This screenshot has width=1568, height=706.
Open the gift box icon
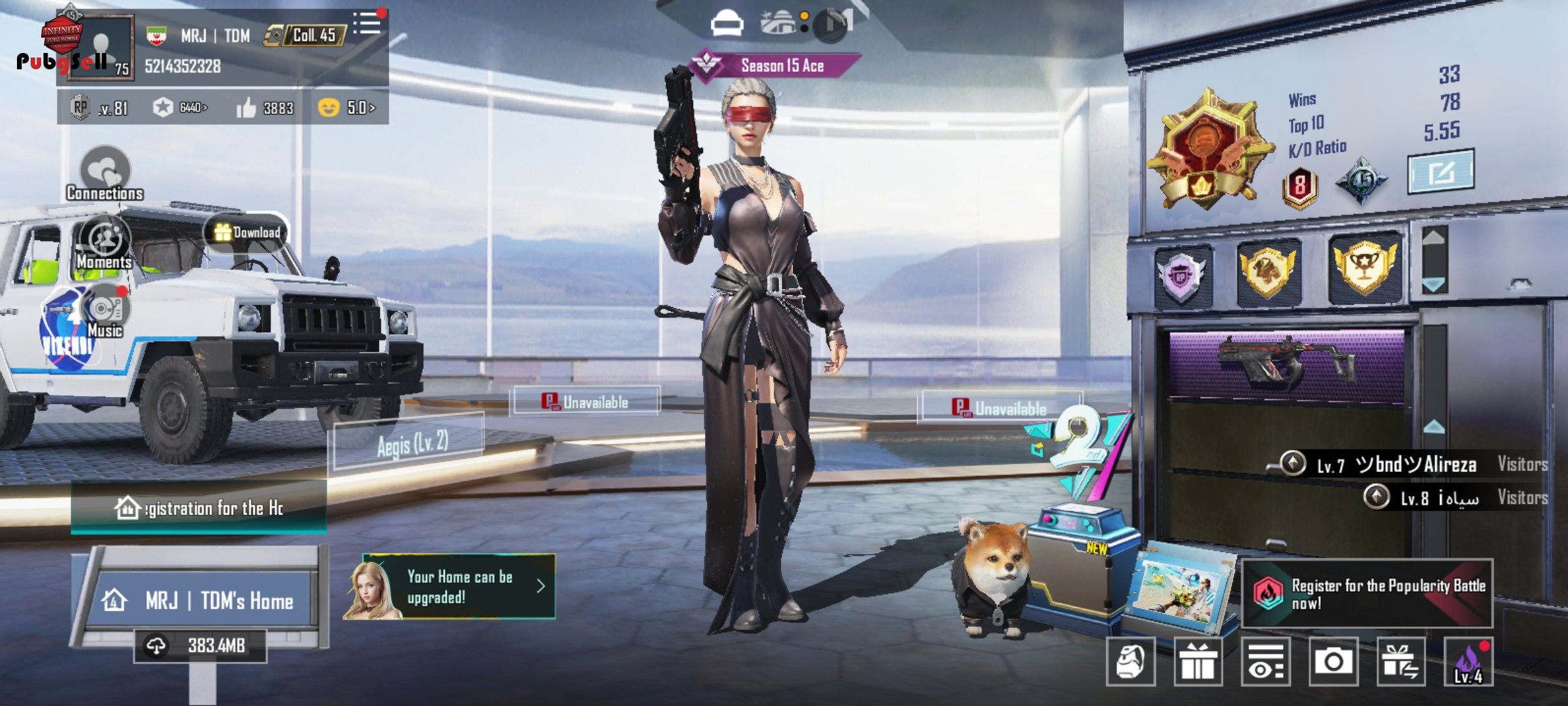pos(1198,662)
